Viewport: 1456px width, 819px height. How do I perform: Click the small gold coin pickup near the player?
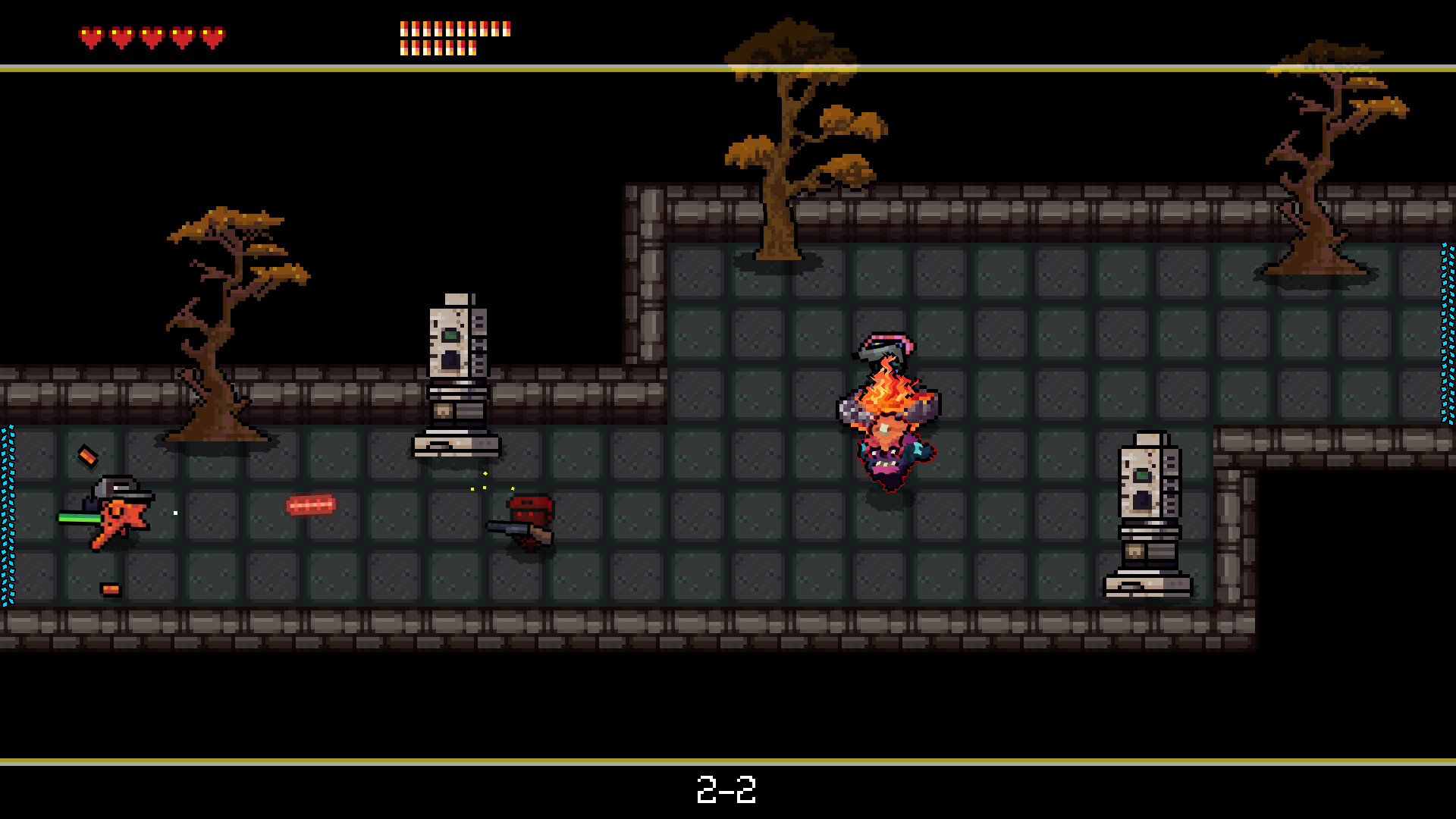click(87, 455)
